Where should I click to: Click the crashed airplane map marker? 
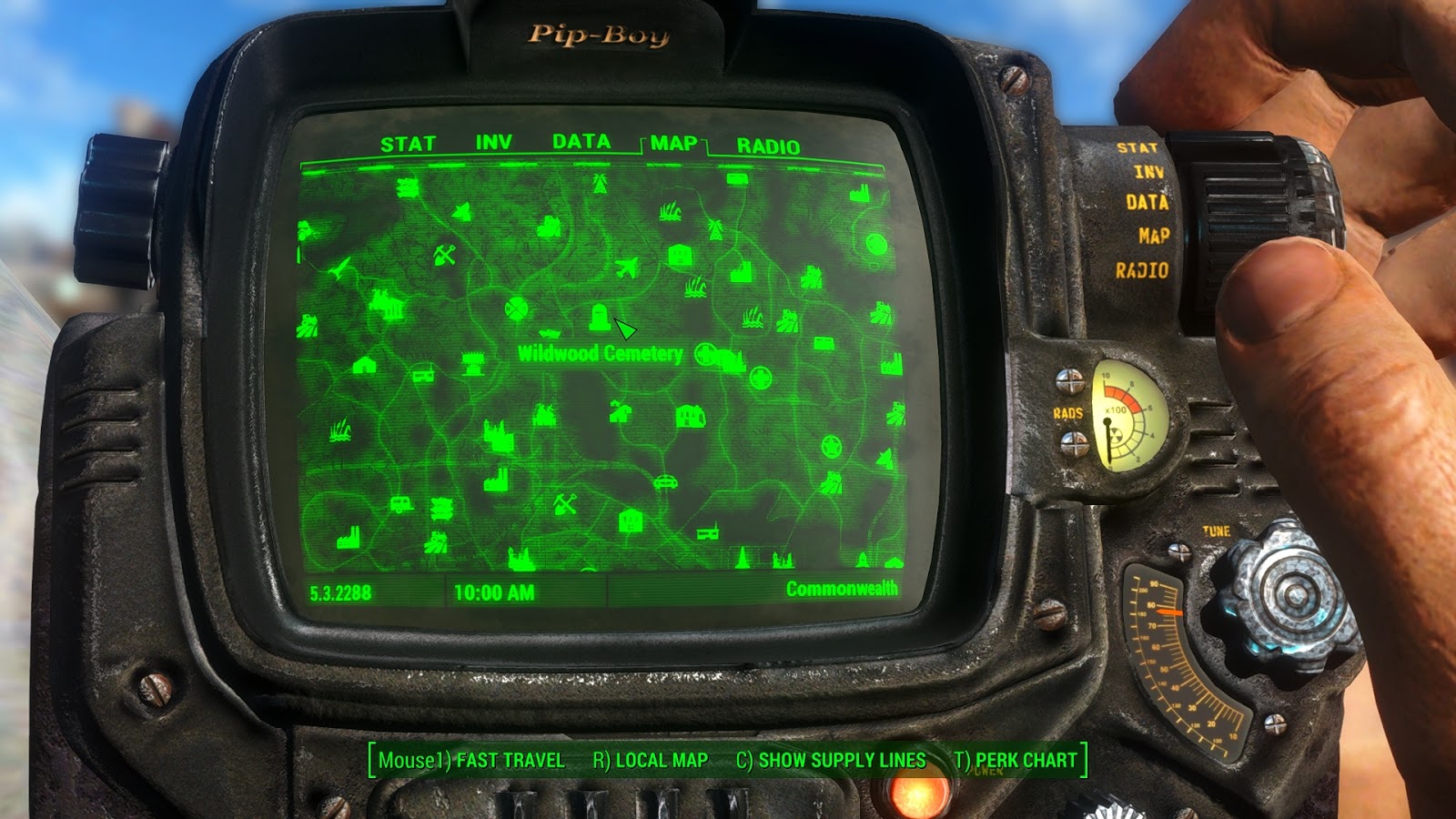tap(629, 266)
